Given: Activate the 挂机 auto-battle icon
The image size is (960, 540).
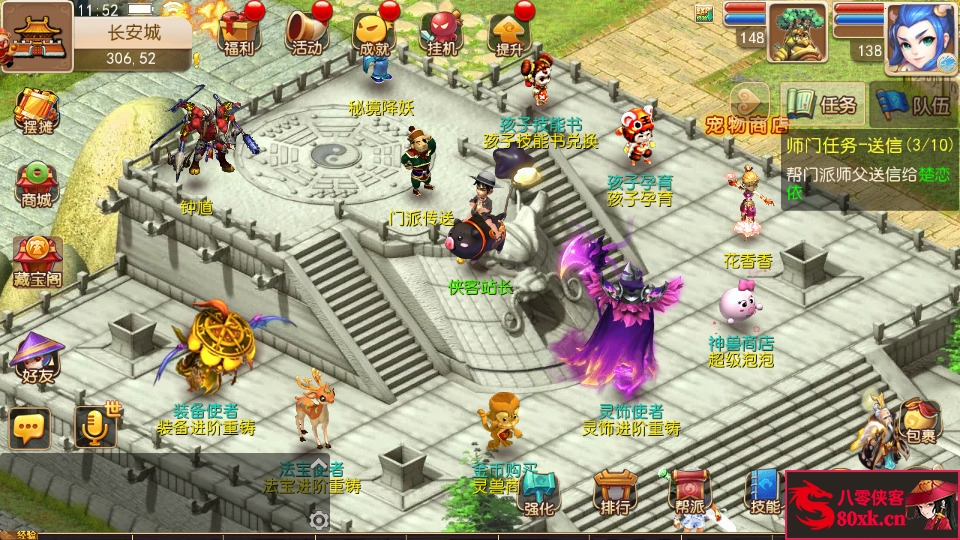Looking at the screenshot, I should pos(441,32).
